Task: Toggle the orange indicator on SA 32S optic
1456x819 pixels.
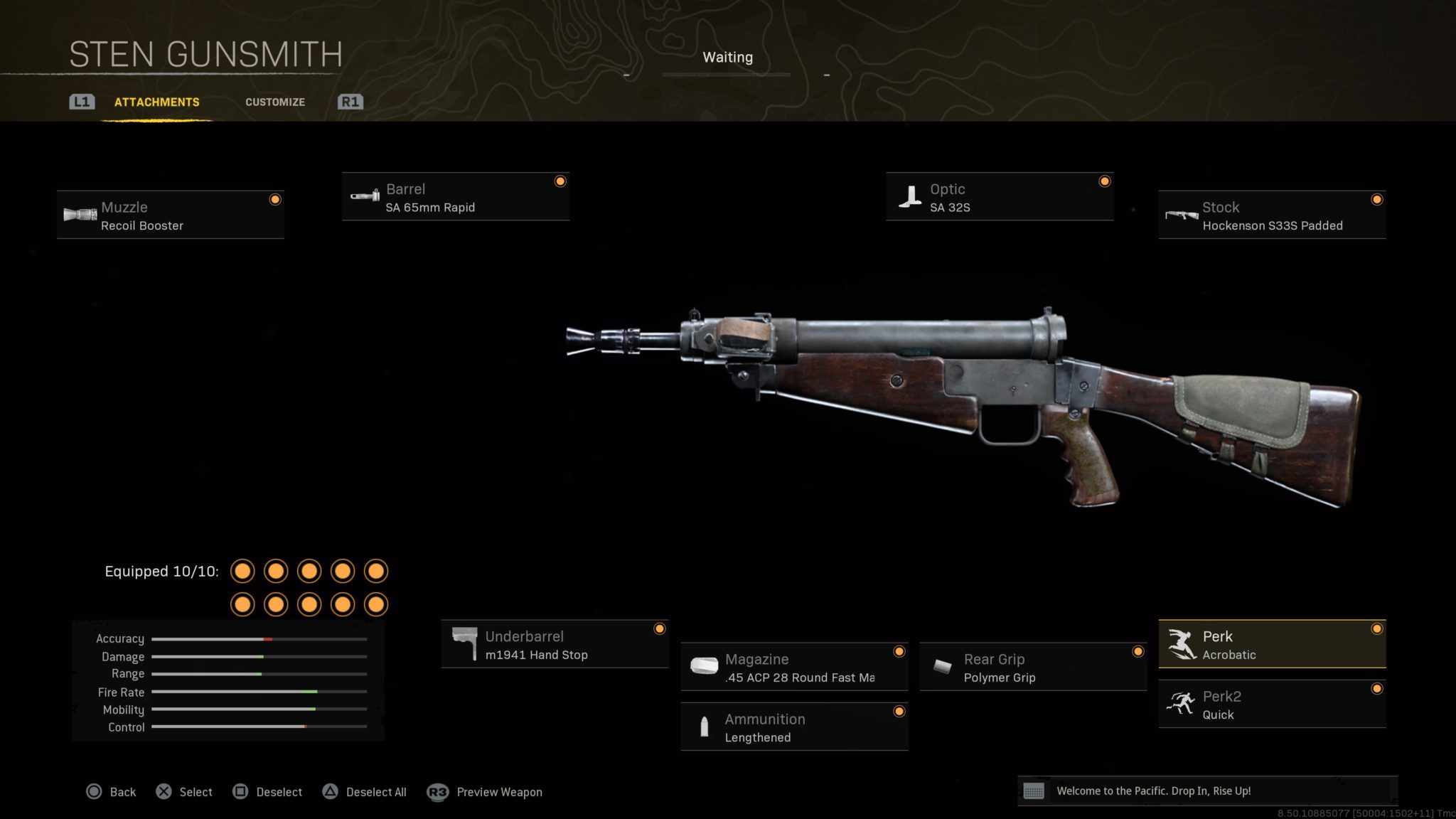Action: point(1104,181)
